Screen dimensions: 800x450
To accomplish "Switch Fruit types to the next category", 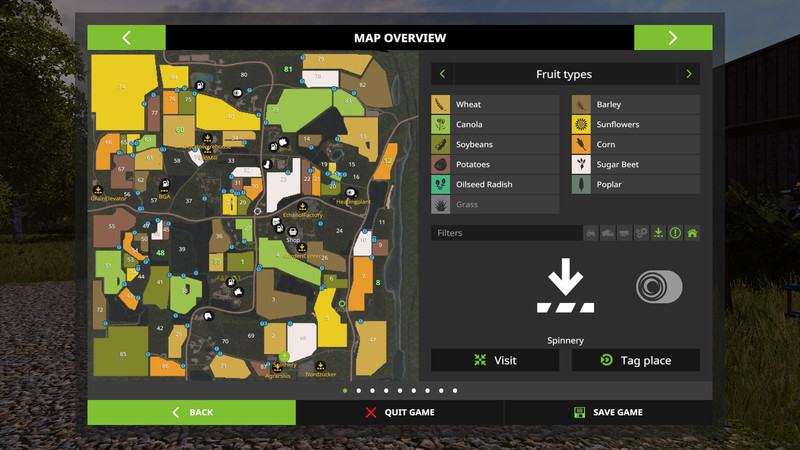I will pos(689,74).
